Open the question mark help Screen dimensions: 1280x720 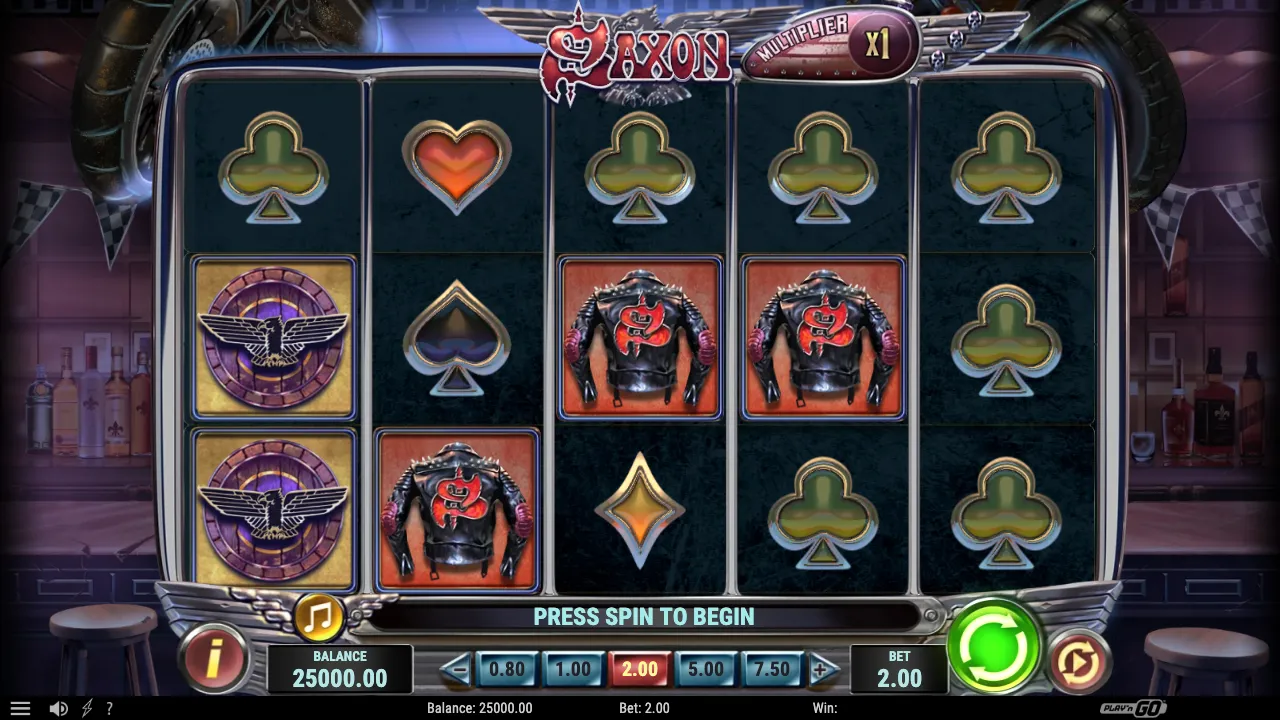point(109,708)
